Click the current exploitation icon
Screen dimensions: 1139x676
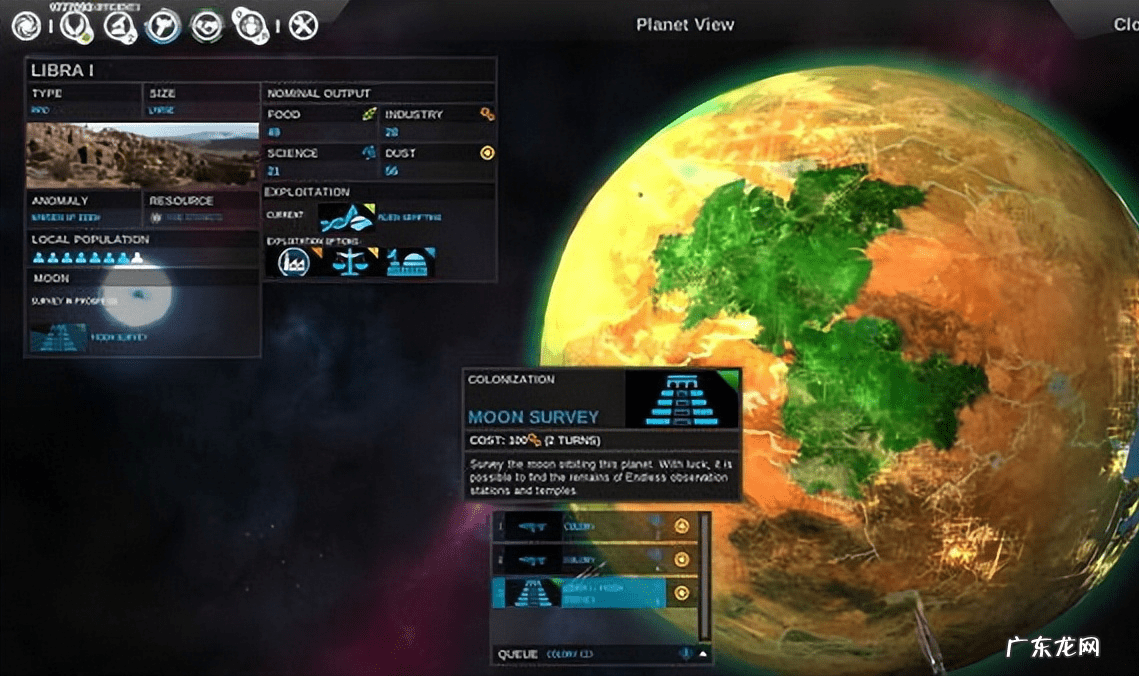tap(346, 216)
